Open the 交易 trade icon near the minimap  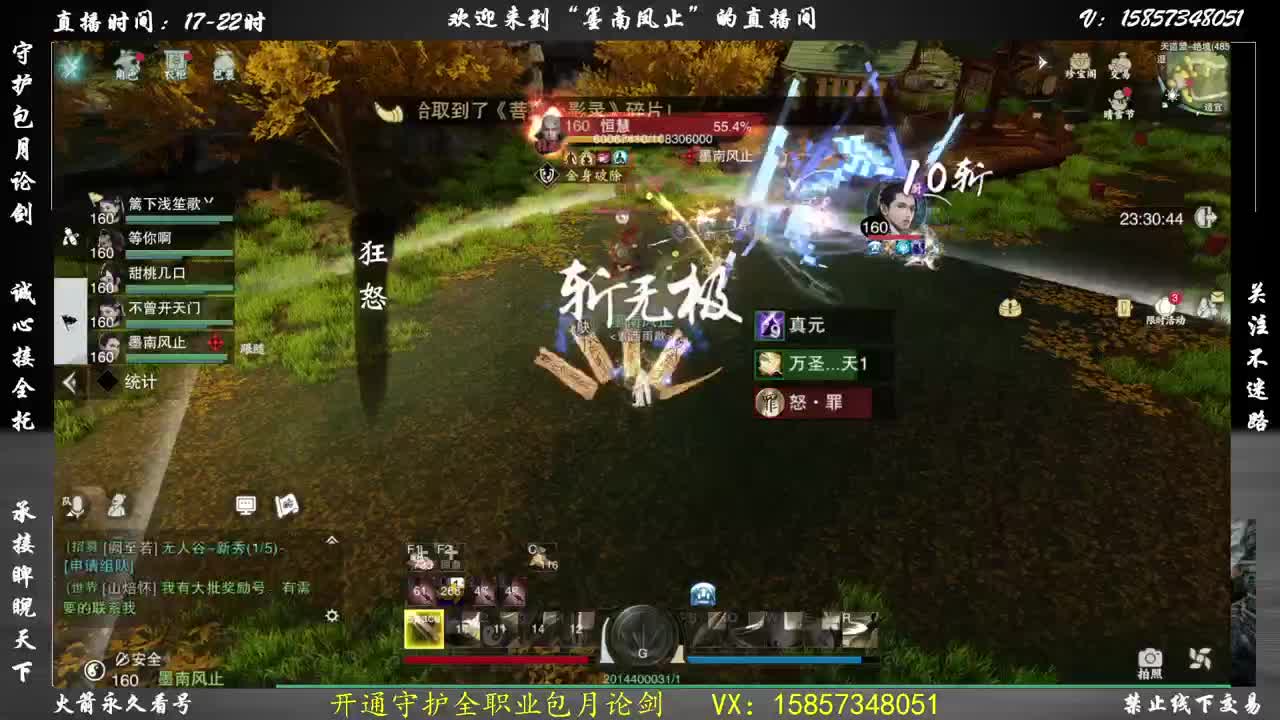[x=1122, y=66]
